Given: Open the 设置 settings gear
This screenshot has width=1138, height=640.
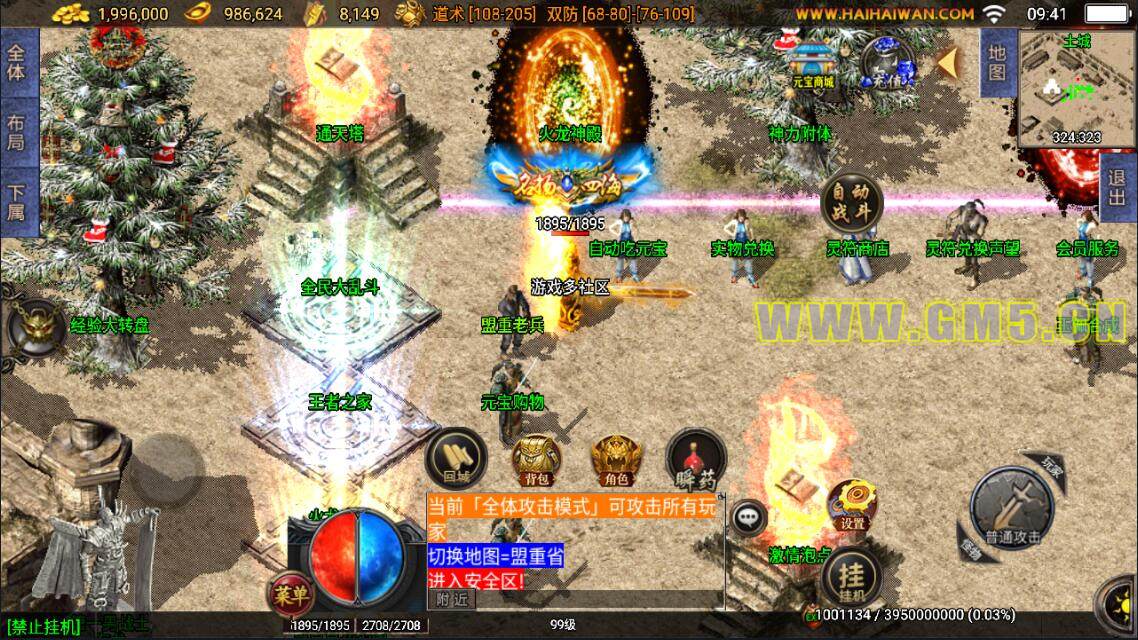Looking at the screenshot, I should point(852,506).
